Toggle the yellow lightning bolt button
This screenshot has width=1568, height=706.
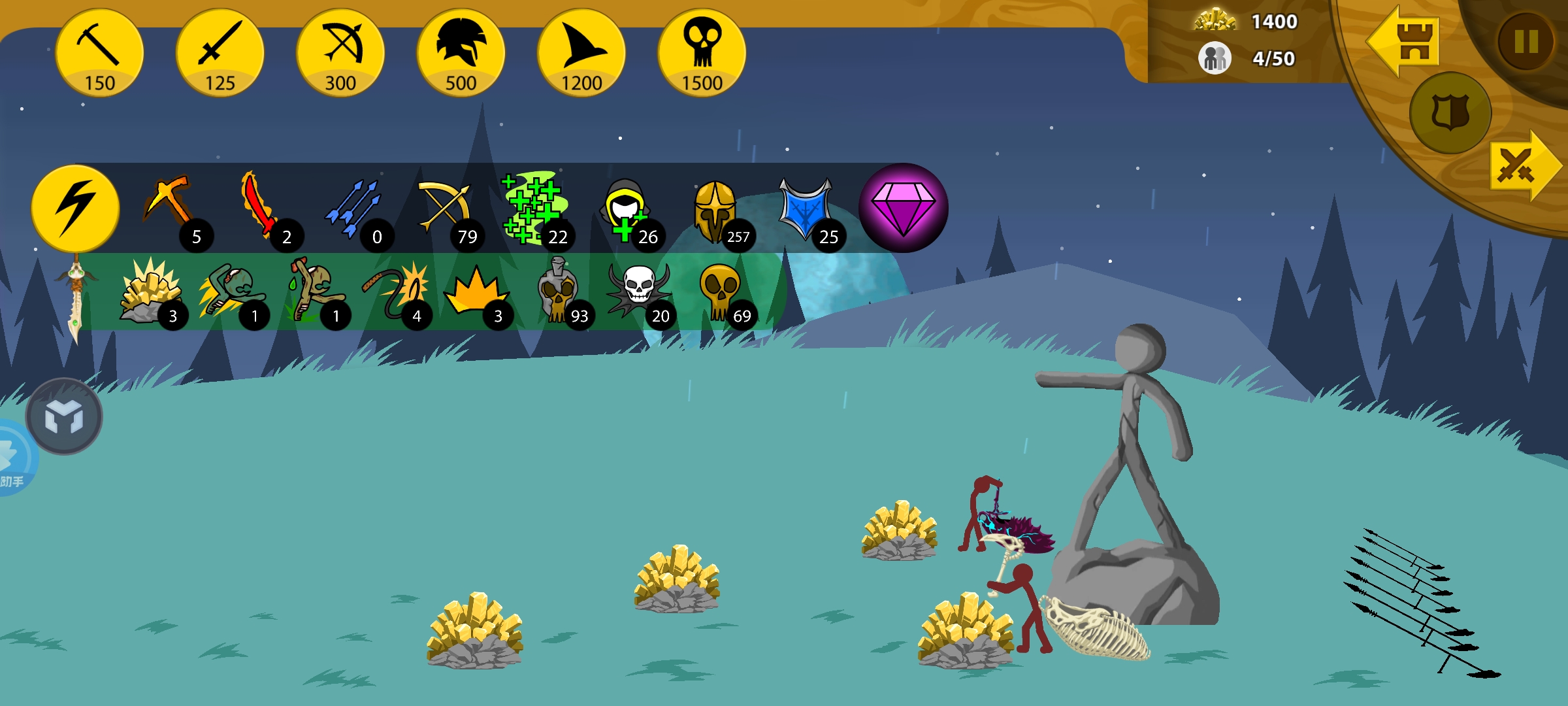tap(76, 208)
